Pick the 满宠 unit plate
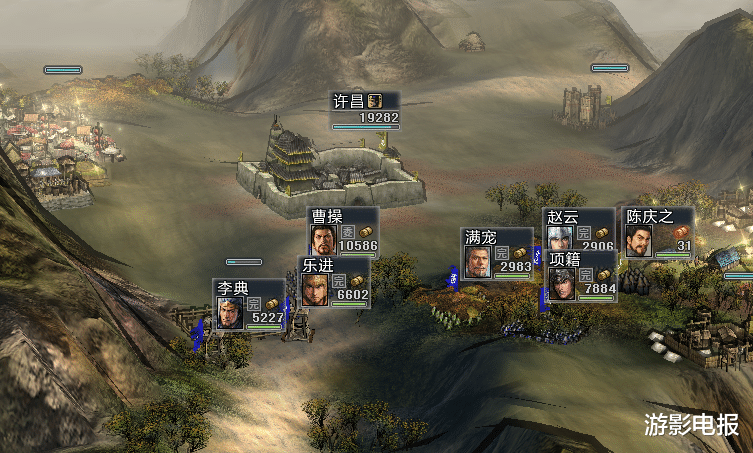The image size is (753, 453). pyautogui.click(x=497, y=255)
